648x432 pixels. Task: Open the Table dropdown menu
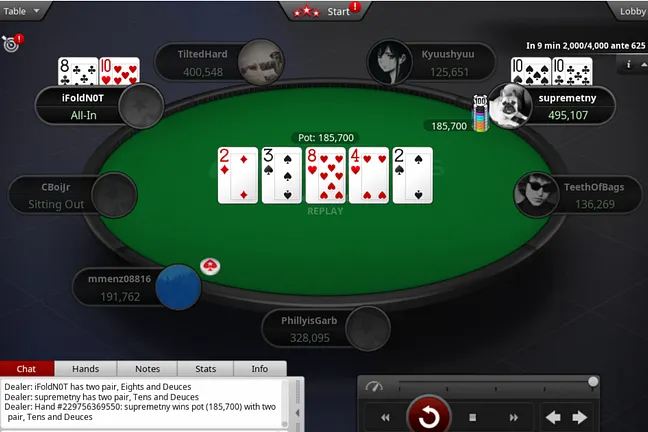pos(24,10)
